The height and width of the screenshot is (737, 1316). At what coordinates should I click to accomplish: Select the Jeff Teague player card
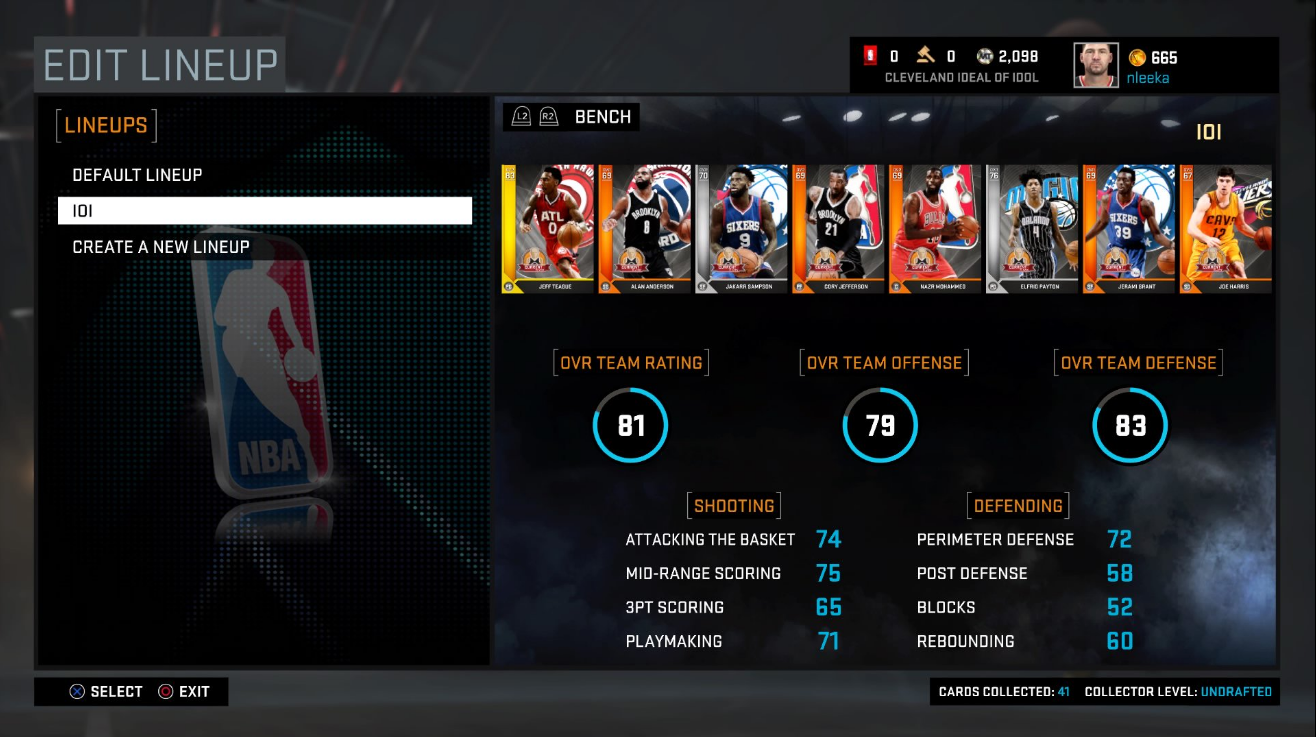tap(547, 229)
